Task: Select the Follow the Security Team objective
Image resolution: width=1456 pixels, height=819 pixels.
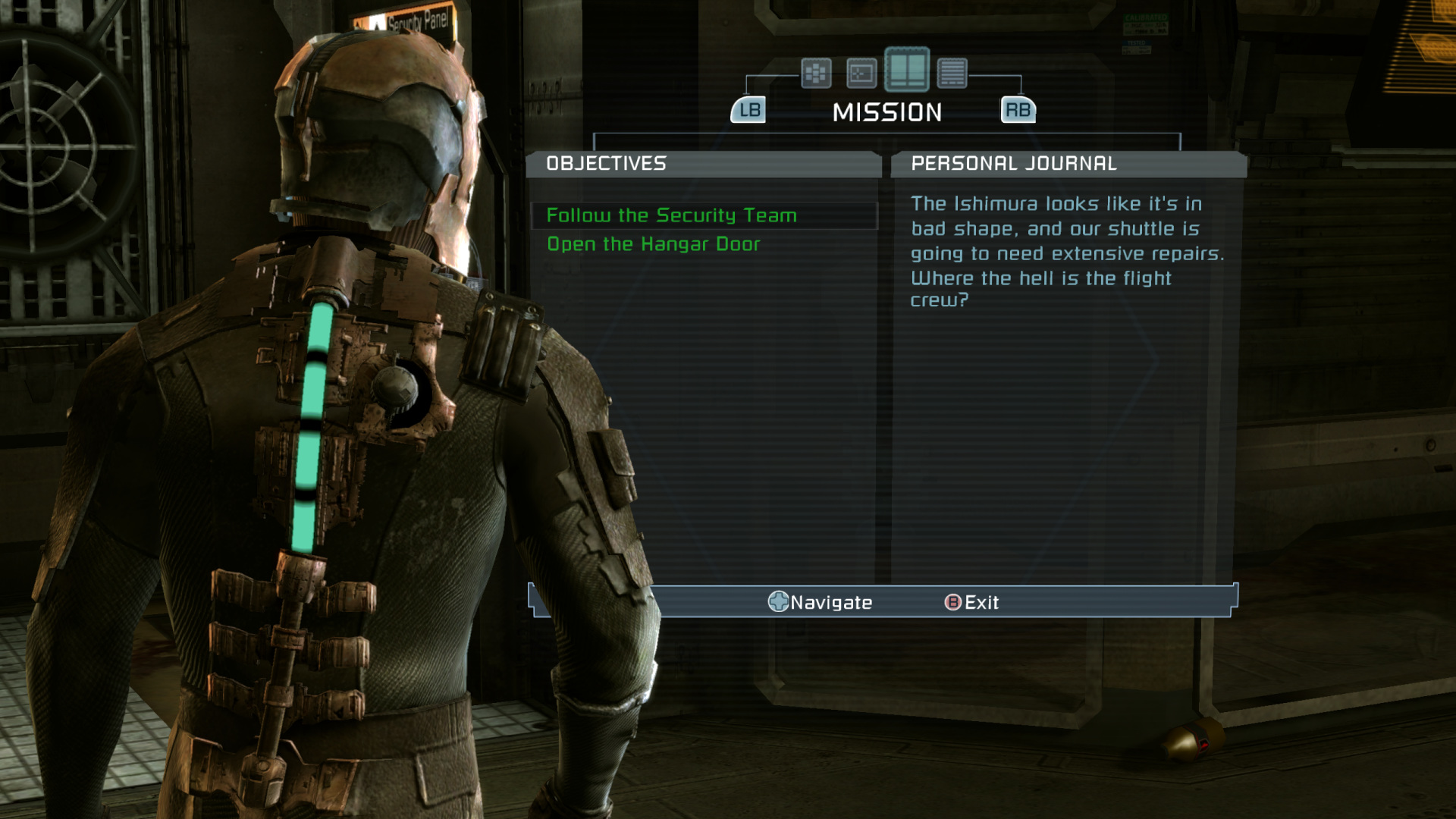Action: click(671, 216)
